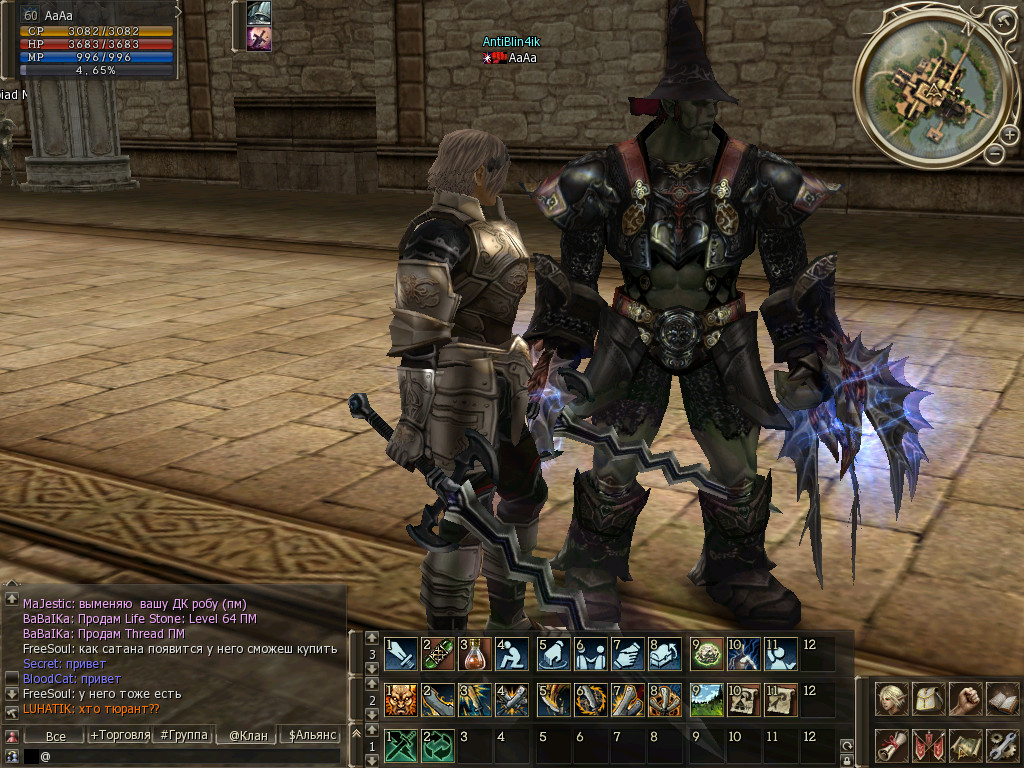The height and width of the screenshot is (768, 1024).
Task: Choose the $Альянс chat tab
Action: (x=312, y=736)
